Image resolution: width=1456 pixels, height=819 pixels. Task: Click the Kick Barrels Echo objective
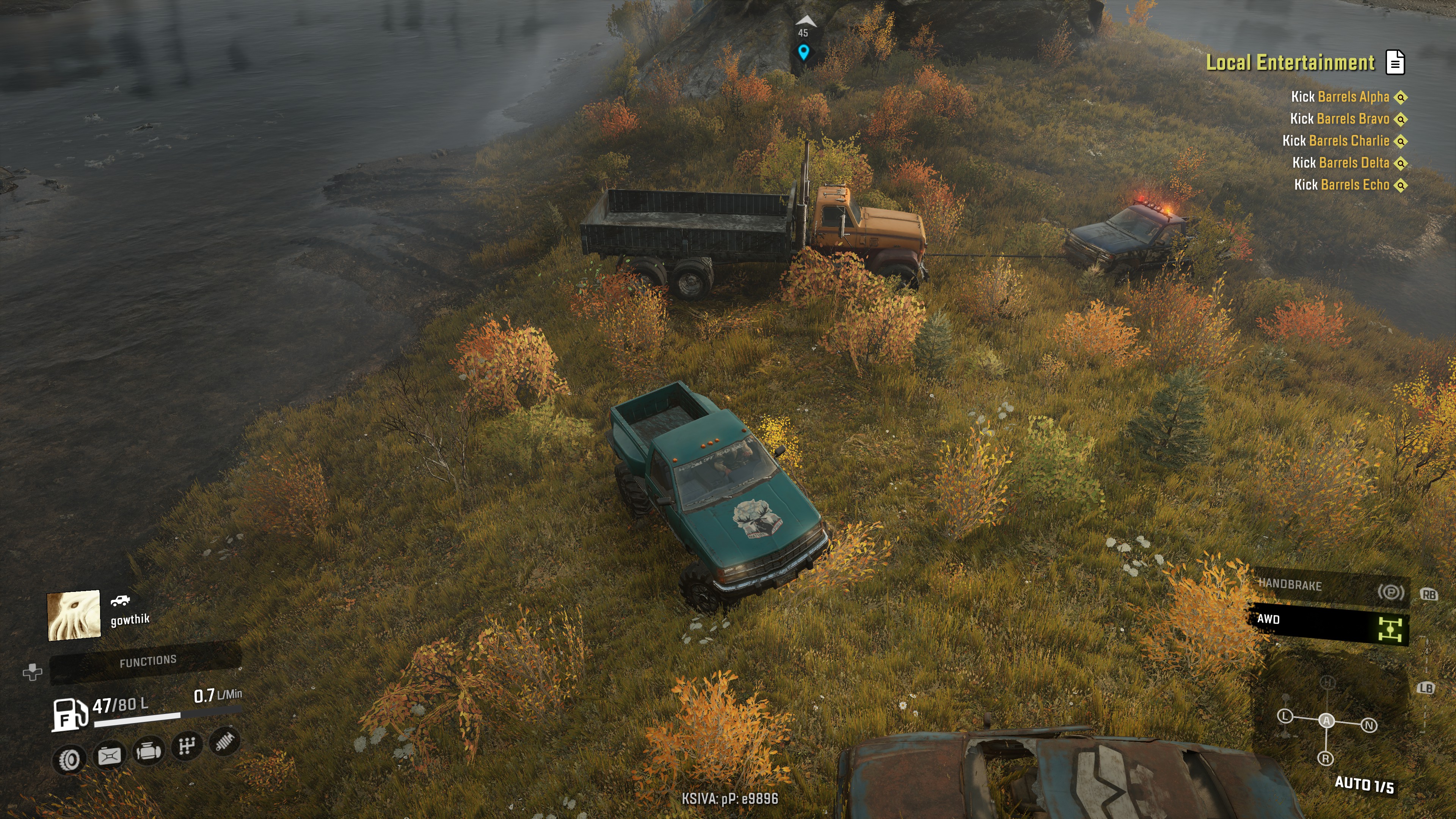(1341, 185)
